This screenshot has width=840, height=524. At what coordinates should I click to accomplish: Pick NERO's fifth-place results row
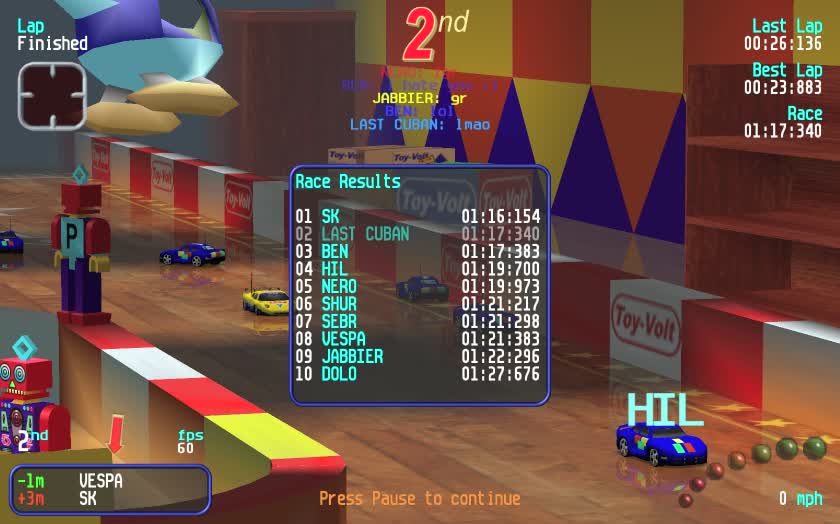(x=418, y=287)
